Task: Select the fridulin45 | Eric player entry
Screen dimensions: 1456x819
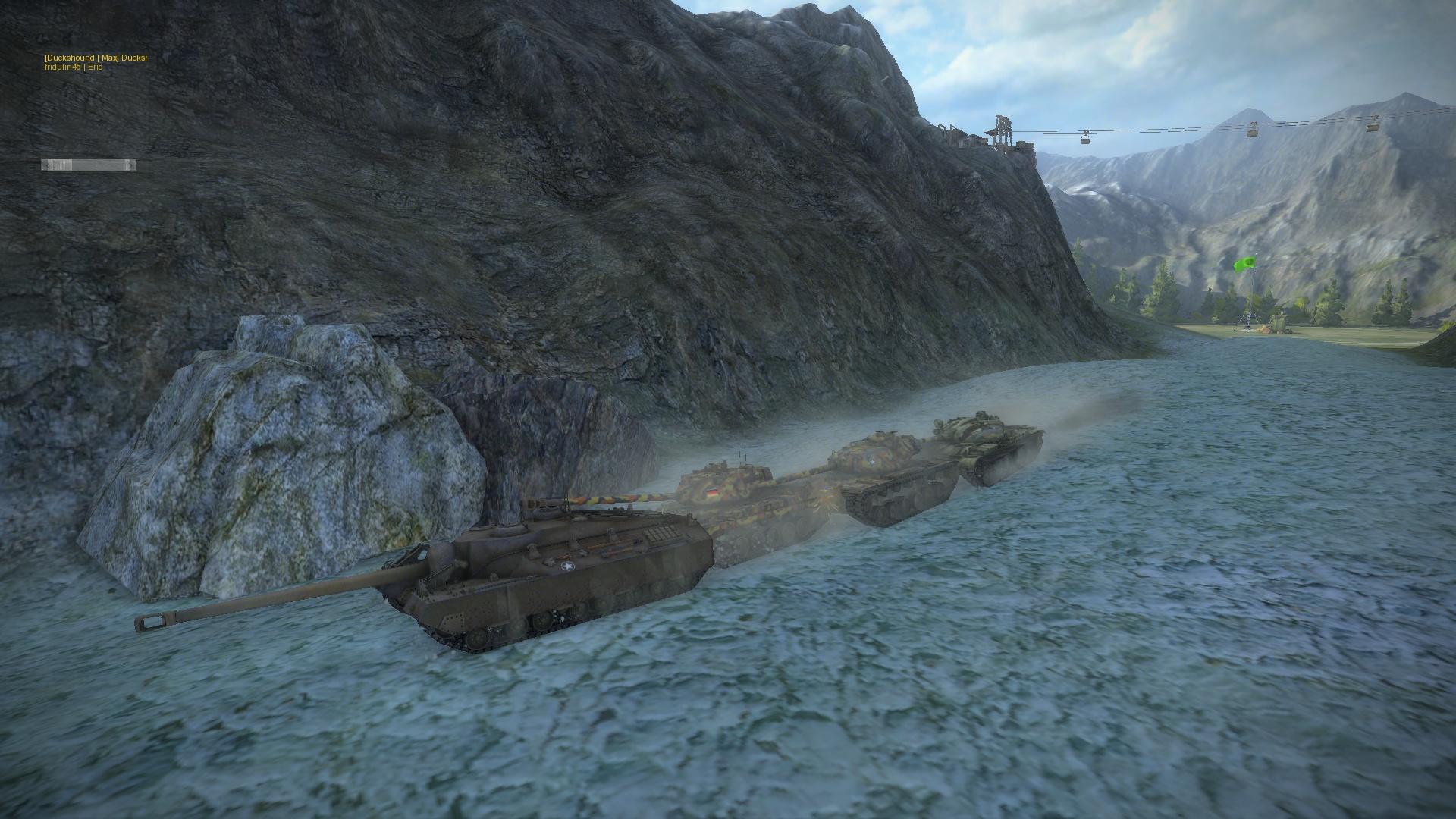Action: [74, 67]
